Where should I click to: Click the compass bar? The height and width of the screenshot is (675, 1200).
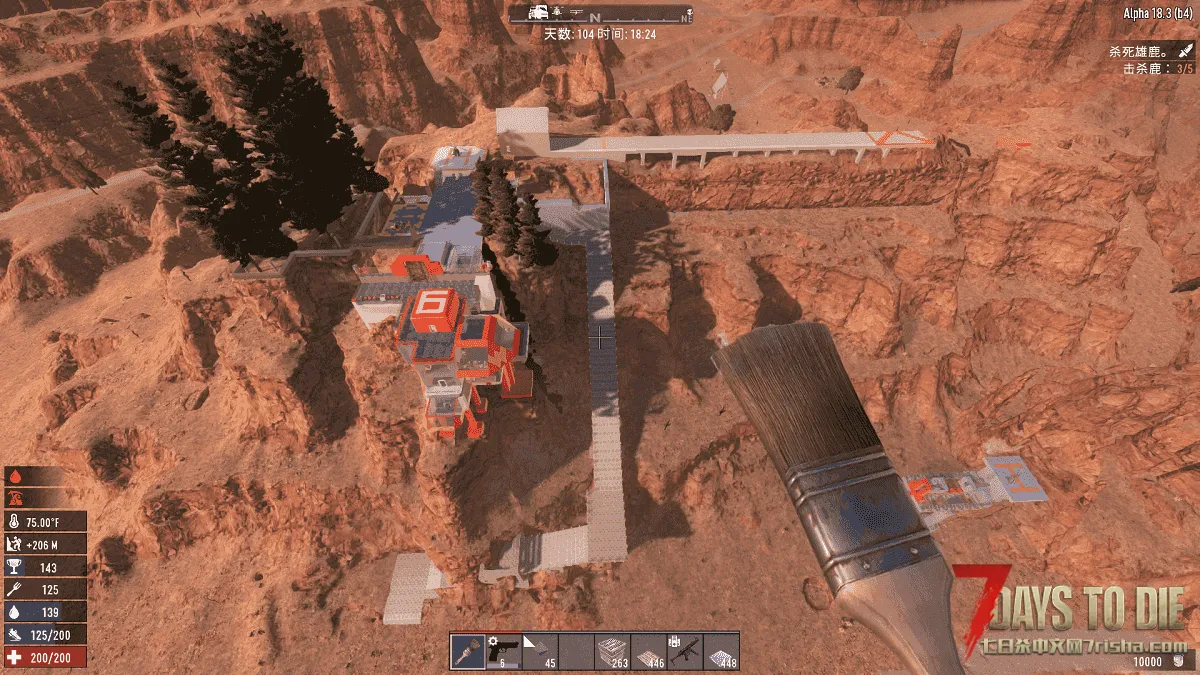600,13
